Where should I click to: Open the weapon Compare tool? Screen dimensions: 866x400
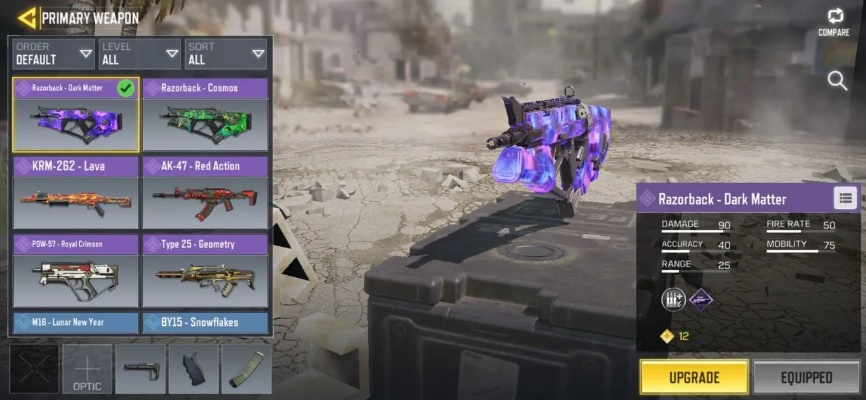834,21
